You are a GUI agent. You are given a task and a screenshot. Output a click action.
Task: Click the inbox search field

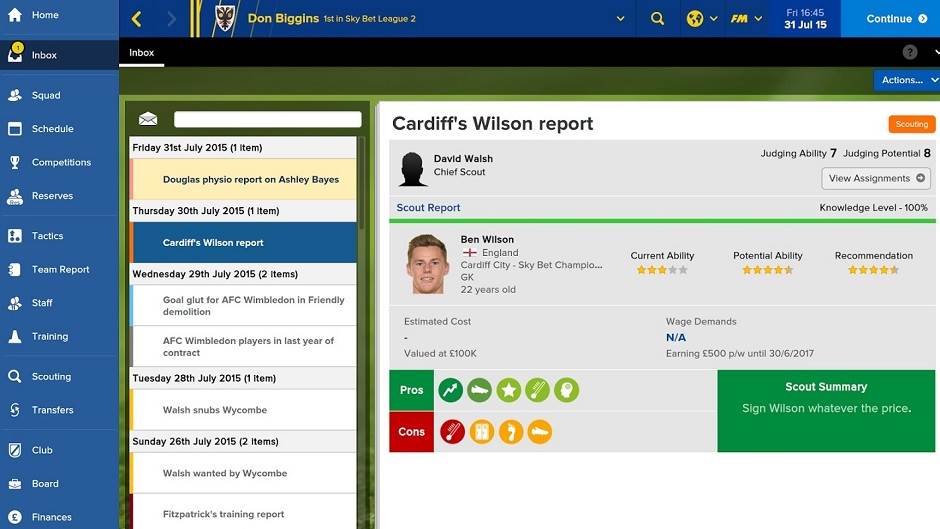click(x=265, y=119)
